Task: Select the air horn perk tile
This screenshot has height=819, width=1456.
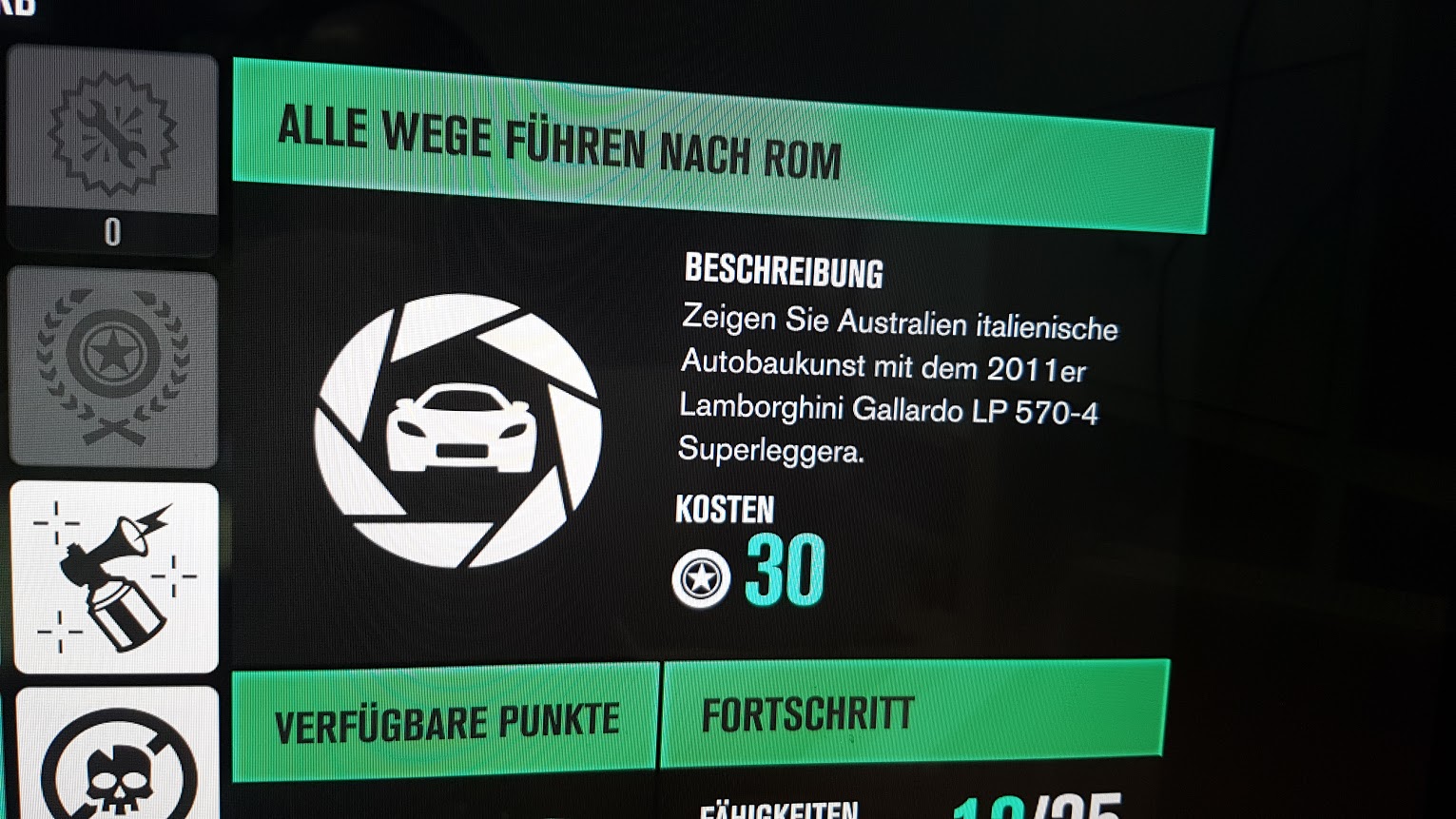Action: (x=115, y=576)
